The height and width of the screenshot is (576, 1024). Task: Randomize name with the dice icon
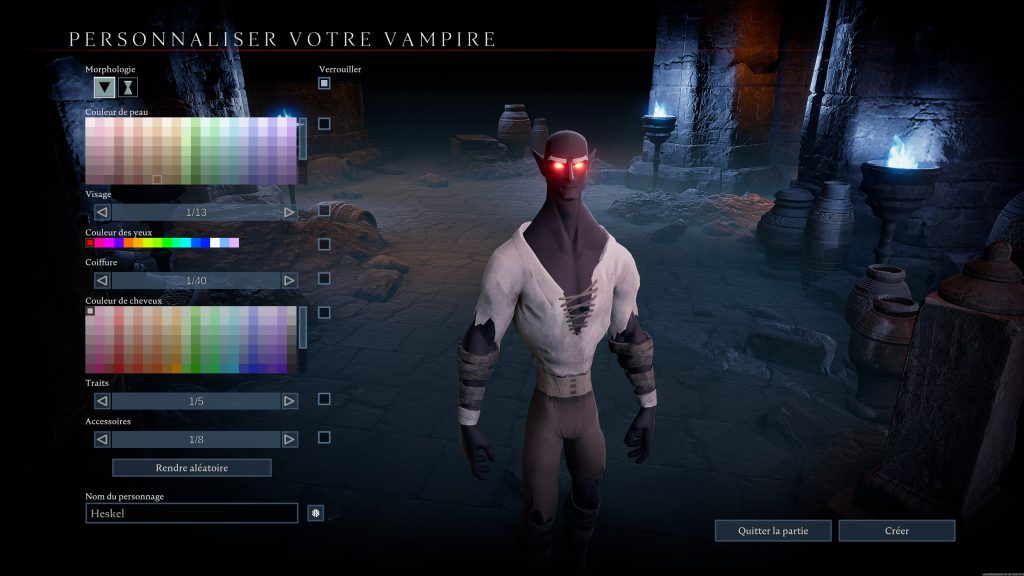pos(315,513)
